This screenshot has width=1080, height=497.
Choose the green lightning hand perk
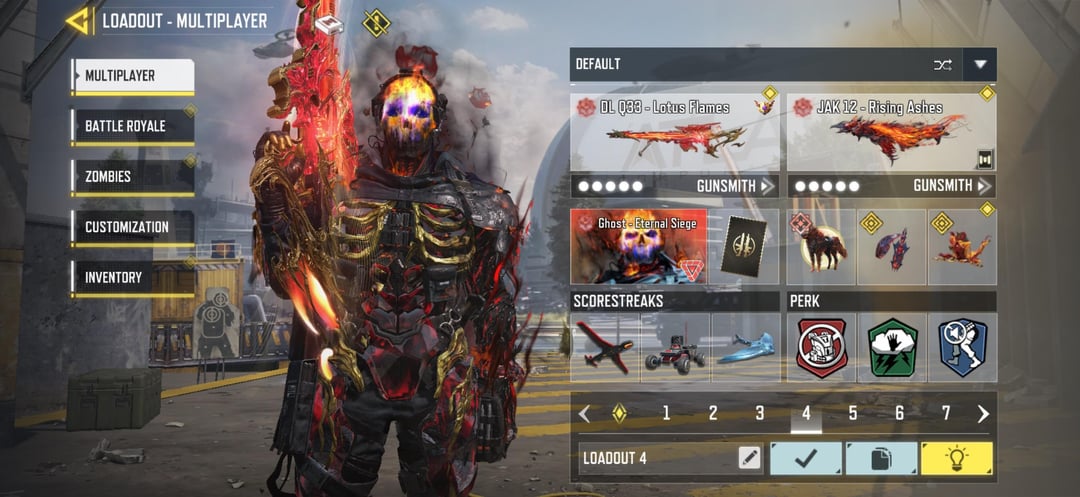(x=892, y=348)
